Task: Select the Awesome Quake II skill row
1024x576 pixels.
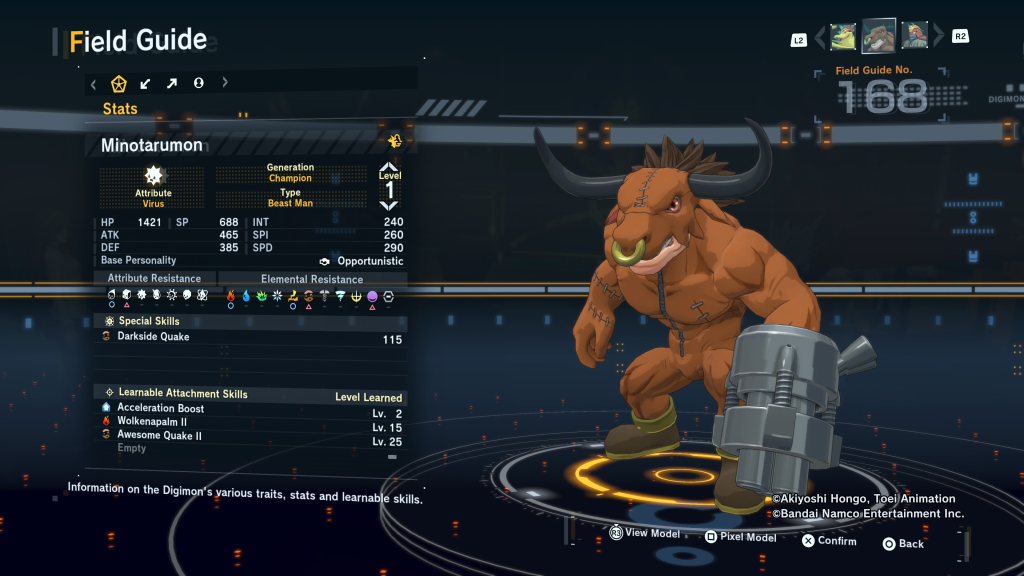Action: coord(159,436)
